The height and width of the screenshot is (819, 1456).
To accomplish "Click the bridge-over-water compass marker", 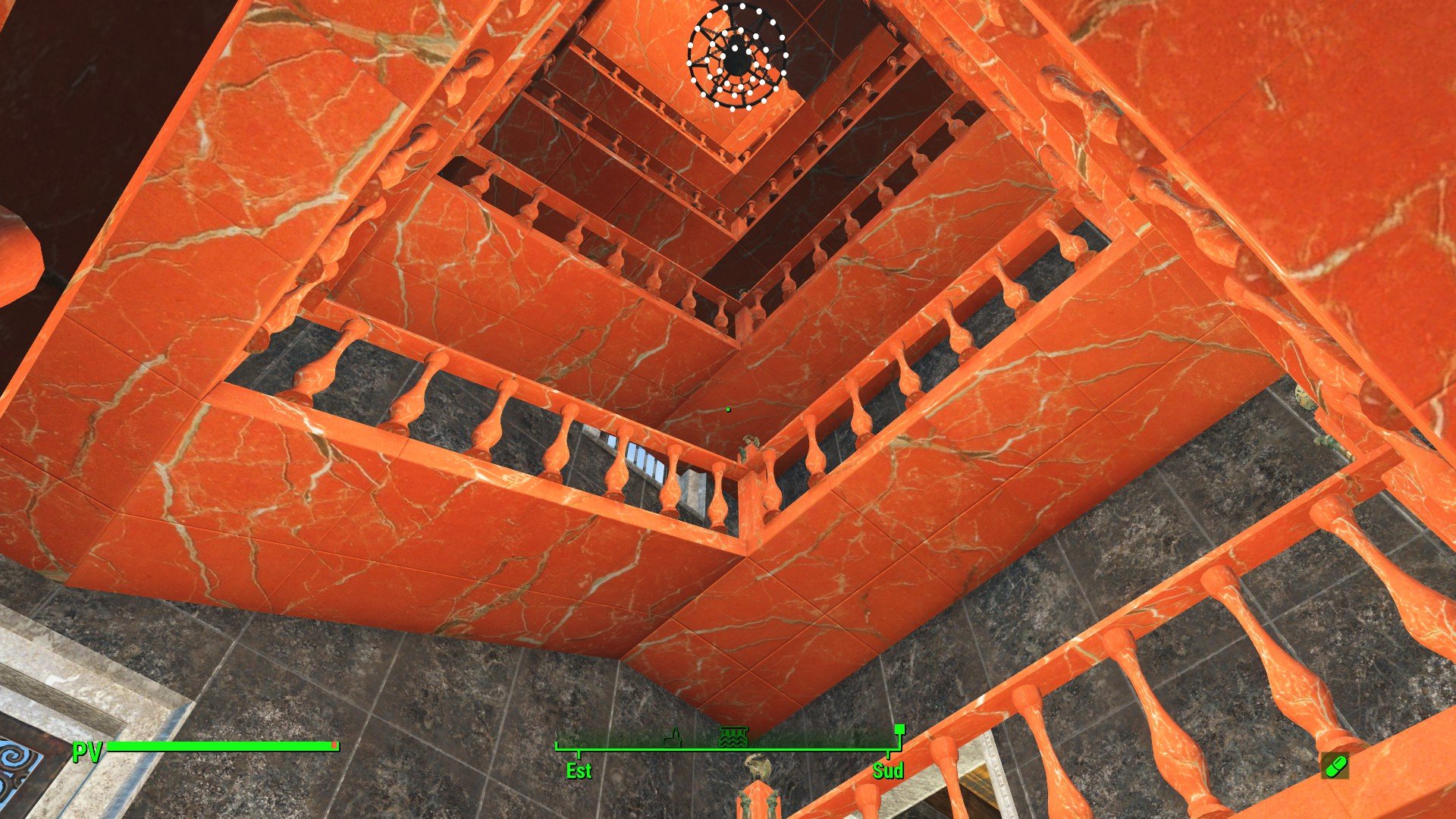I will click(x=733, y=736).
